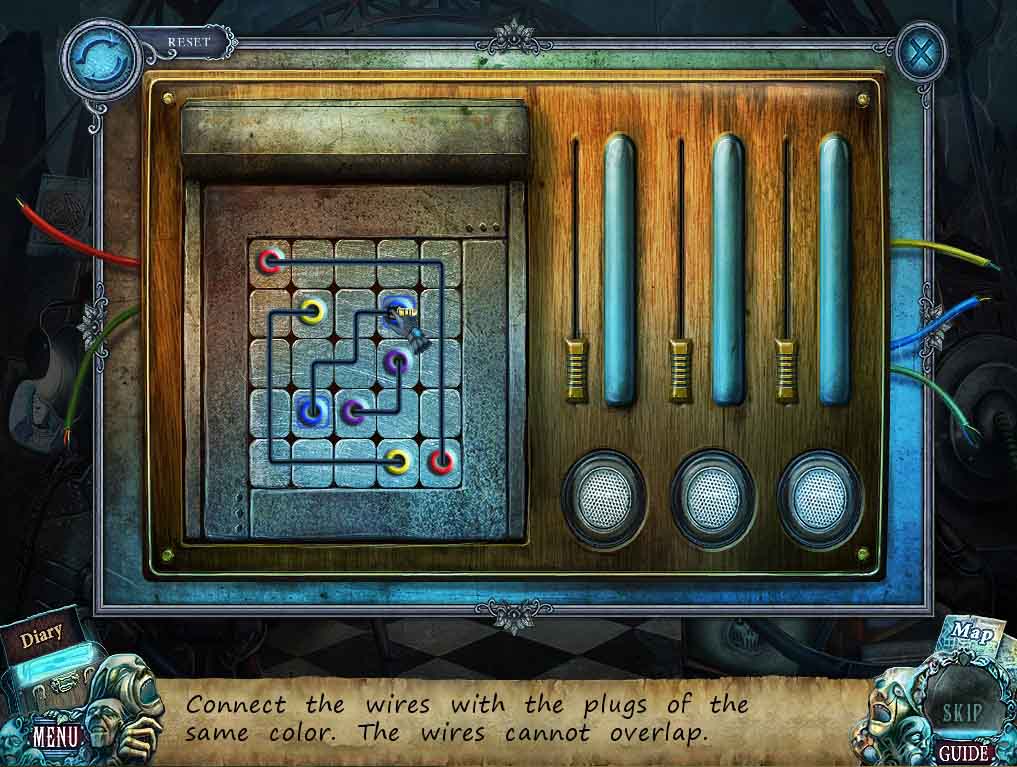Screen dimensions: 1017x767
Task: Choose the purple plug on the grid's fourth row
Action: 354,410
